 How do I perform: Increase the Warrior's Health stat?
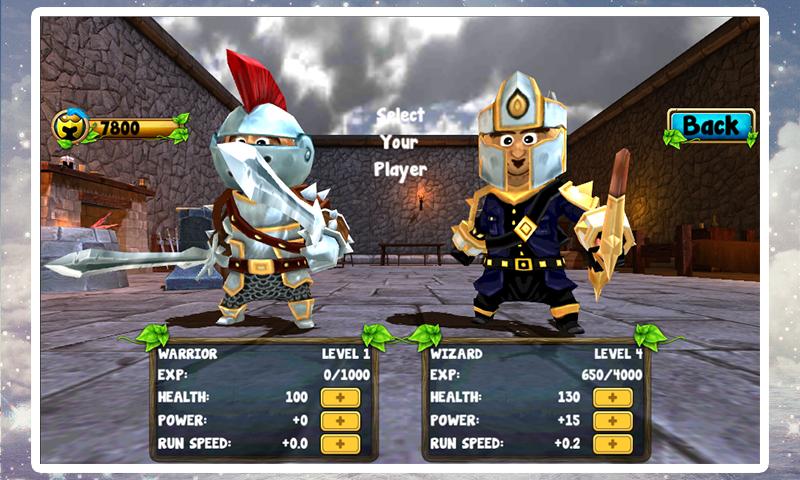pyautogui.click(x=340, y=398)
